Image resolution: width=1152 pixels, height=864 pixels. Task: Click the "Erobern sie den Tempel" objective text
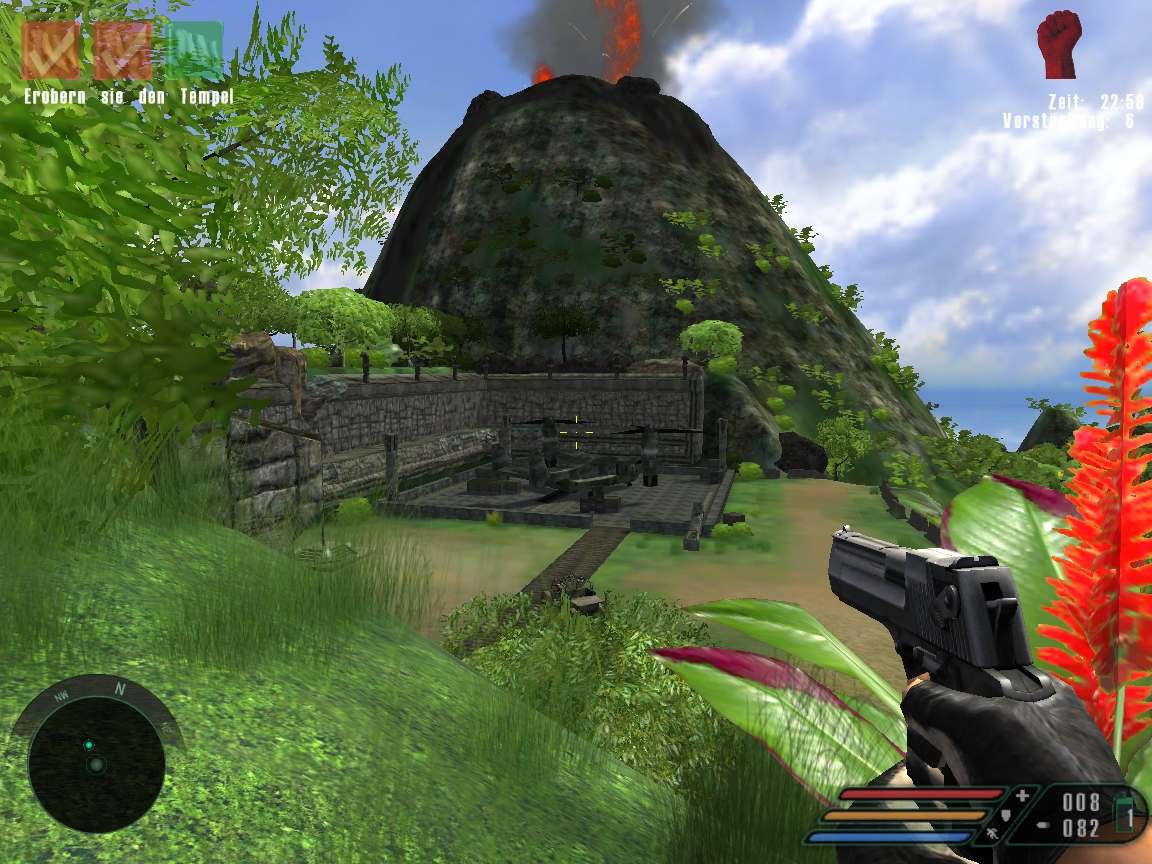(129, 97)
